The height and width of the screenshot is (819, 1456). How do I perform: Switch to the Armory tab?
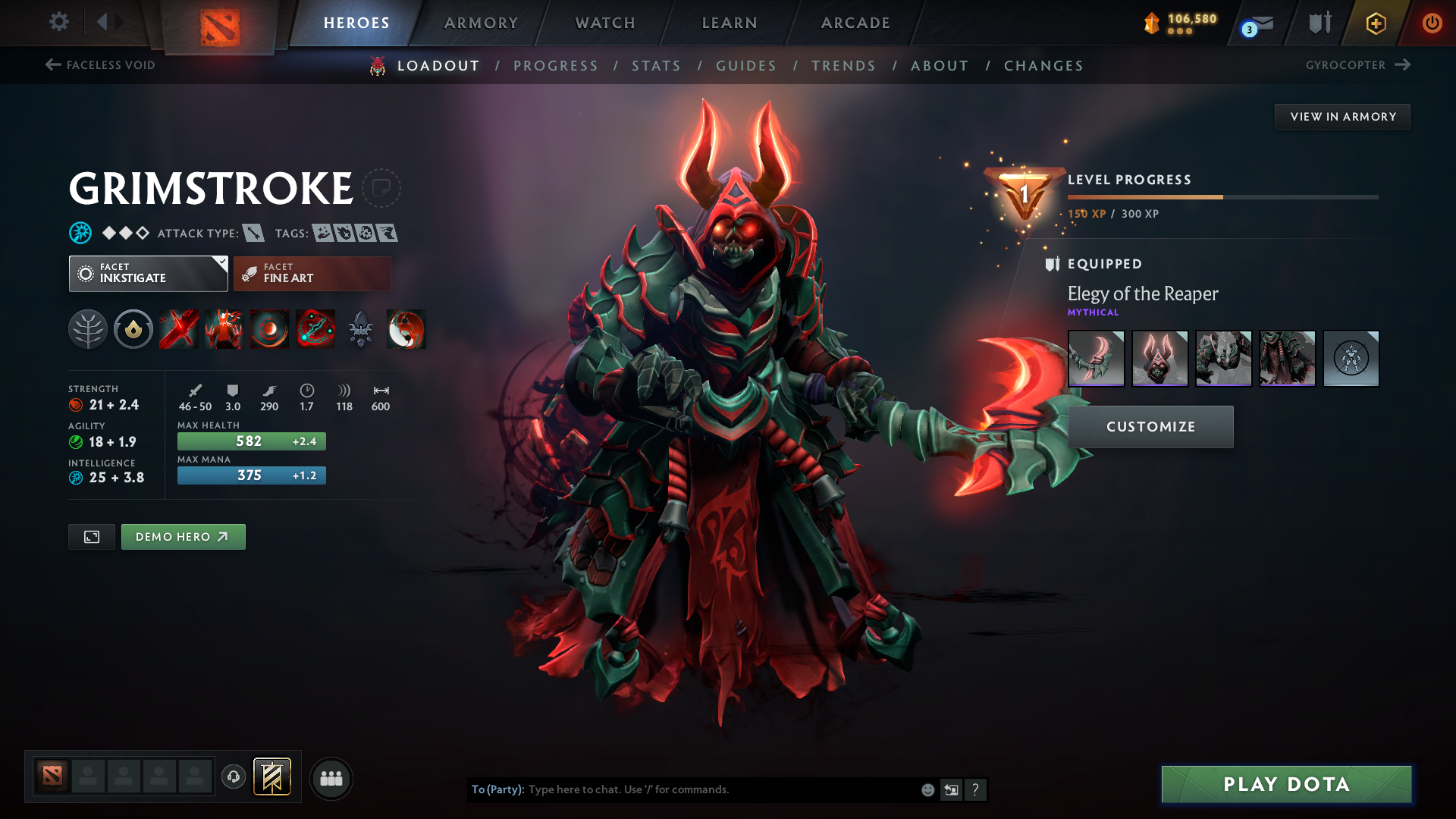pyautogui.click(x=481, y=23)
